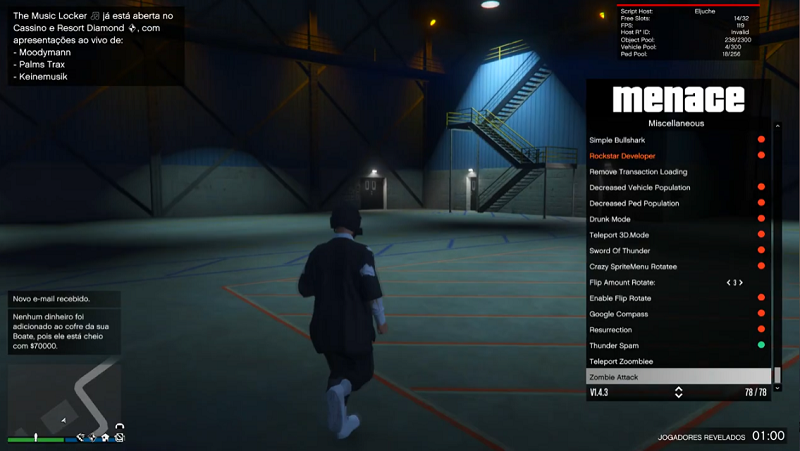Toggle Decreased Vehicle Population
Image resolution: width=800 pixels, height=451 pixels.
click(x=760, y=187)
